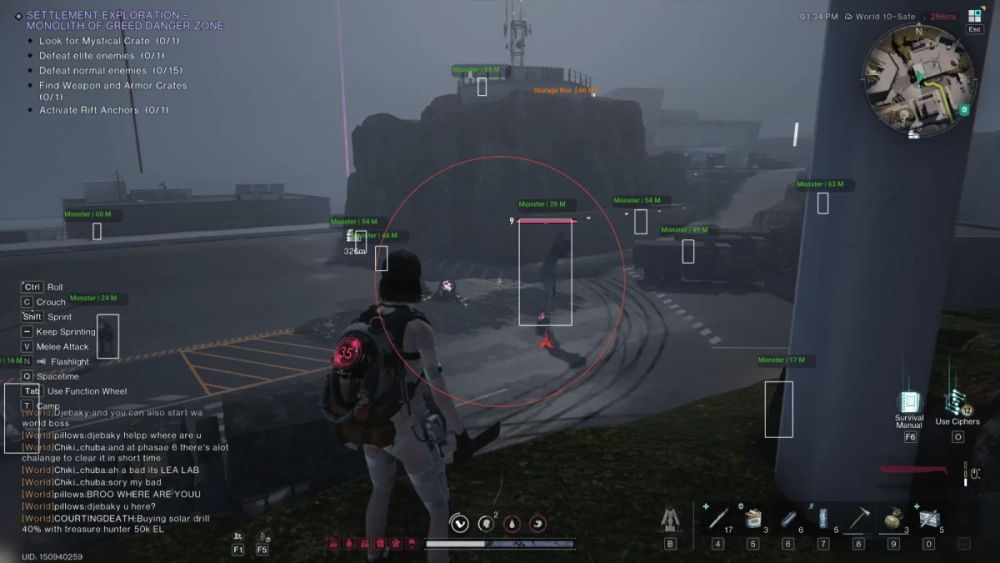Select the dark capsule hotbar slot
The width and height of the screenshot is (1000, 563).
[788, 519]
